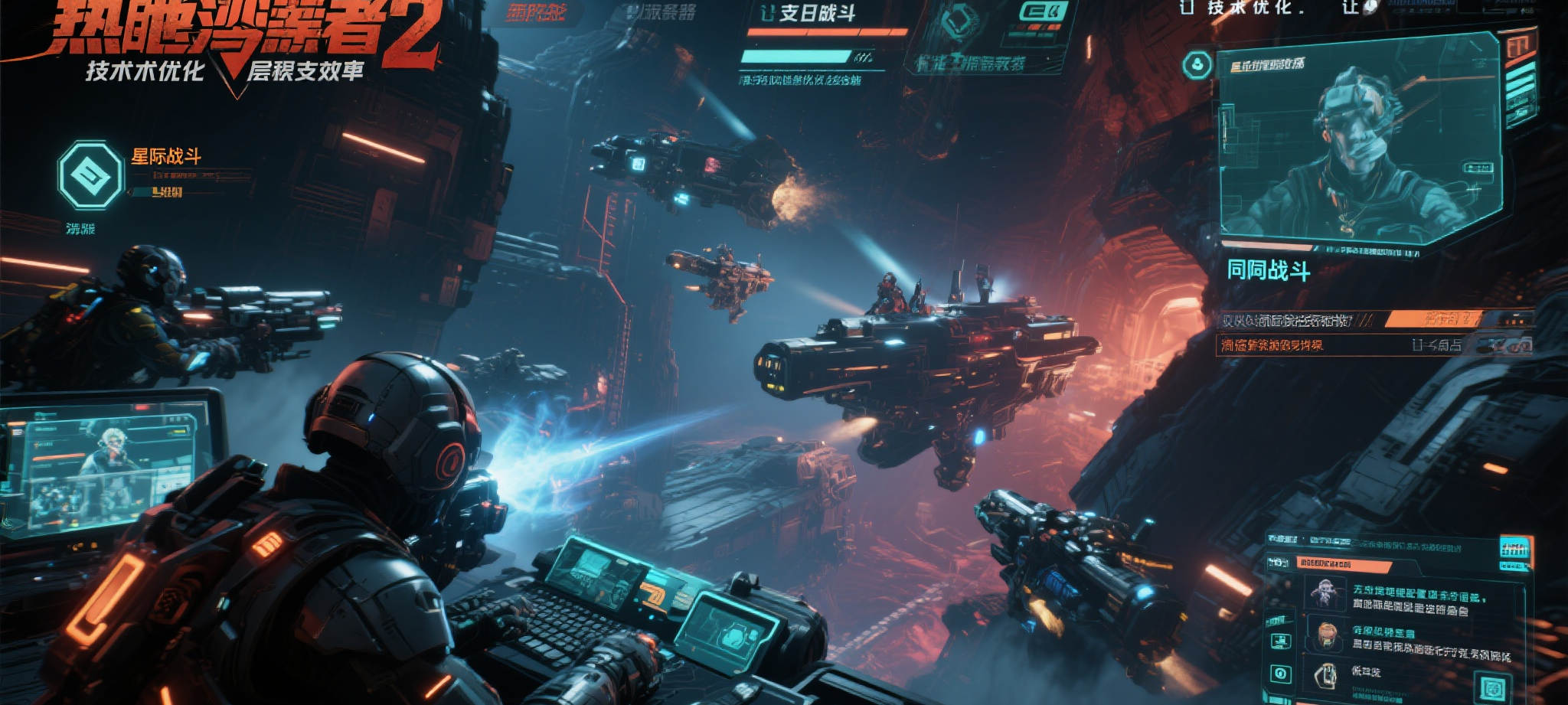Click the circle icon in the list sidebar
1568x705 pixels.
[1280, 674]
